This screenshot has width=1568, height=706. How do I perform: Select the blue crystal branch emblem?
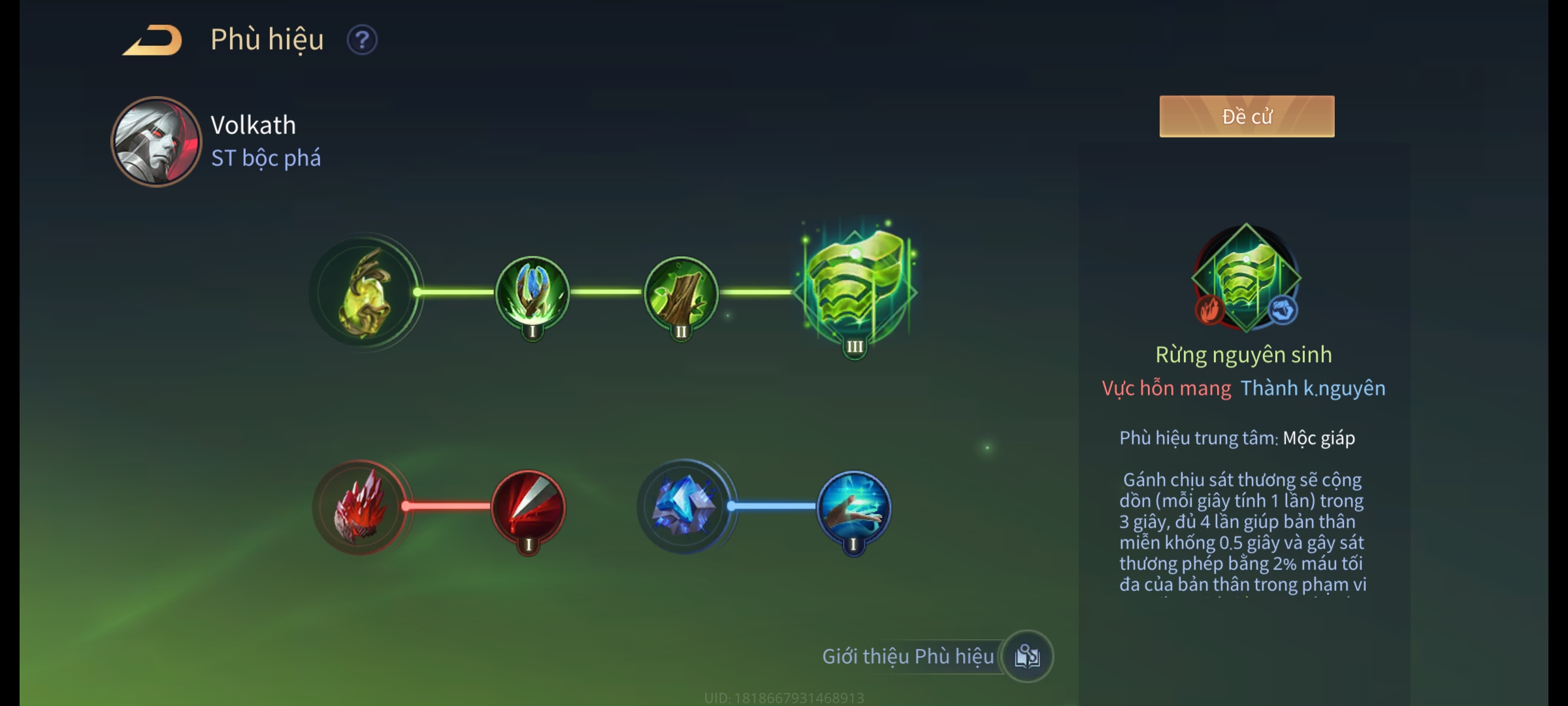685,507
